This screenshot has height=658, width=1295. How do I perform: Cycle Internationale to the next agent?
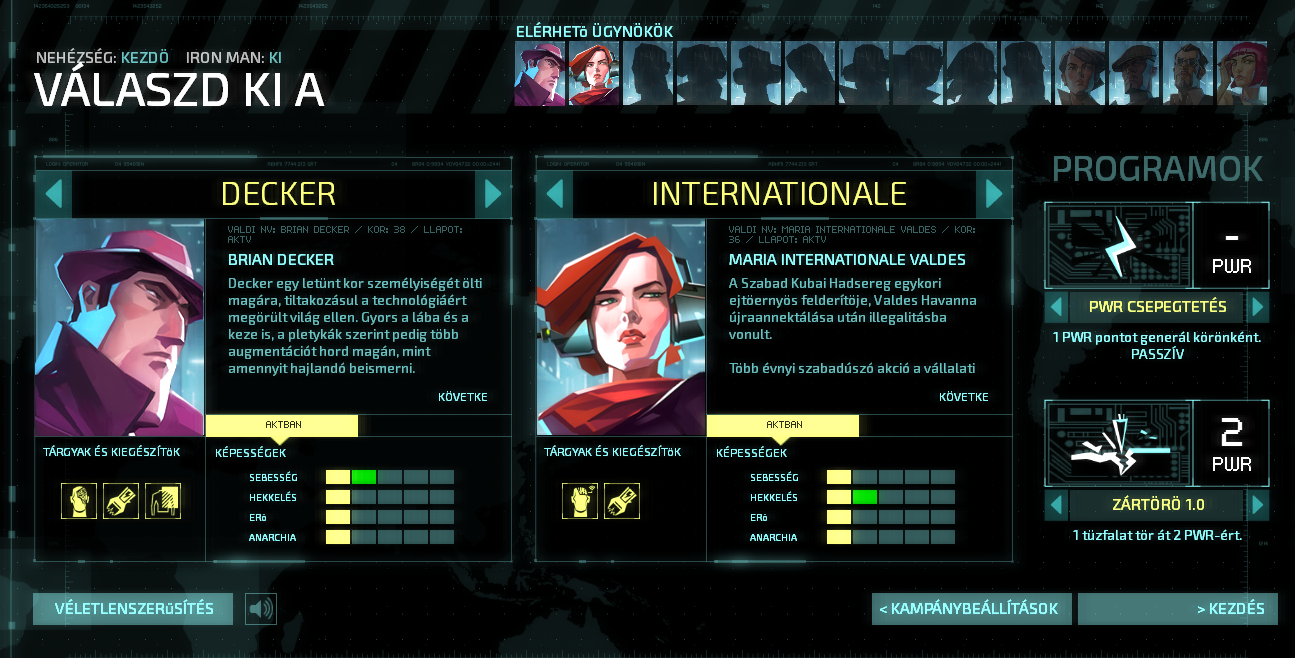(993, 194)
